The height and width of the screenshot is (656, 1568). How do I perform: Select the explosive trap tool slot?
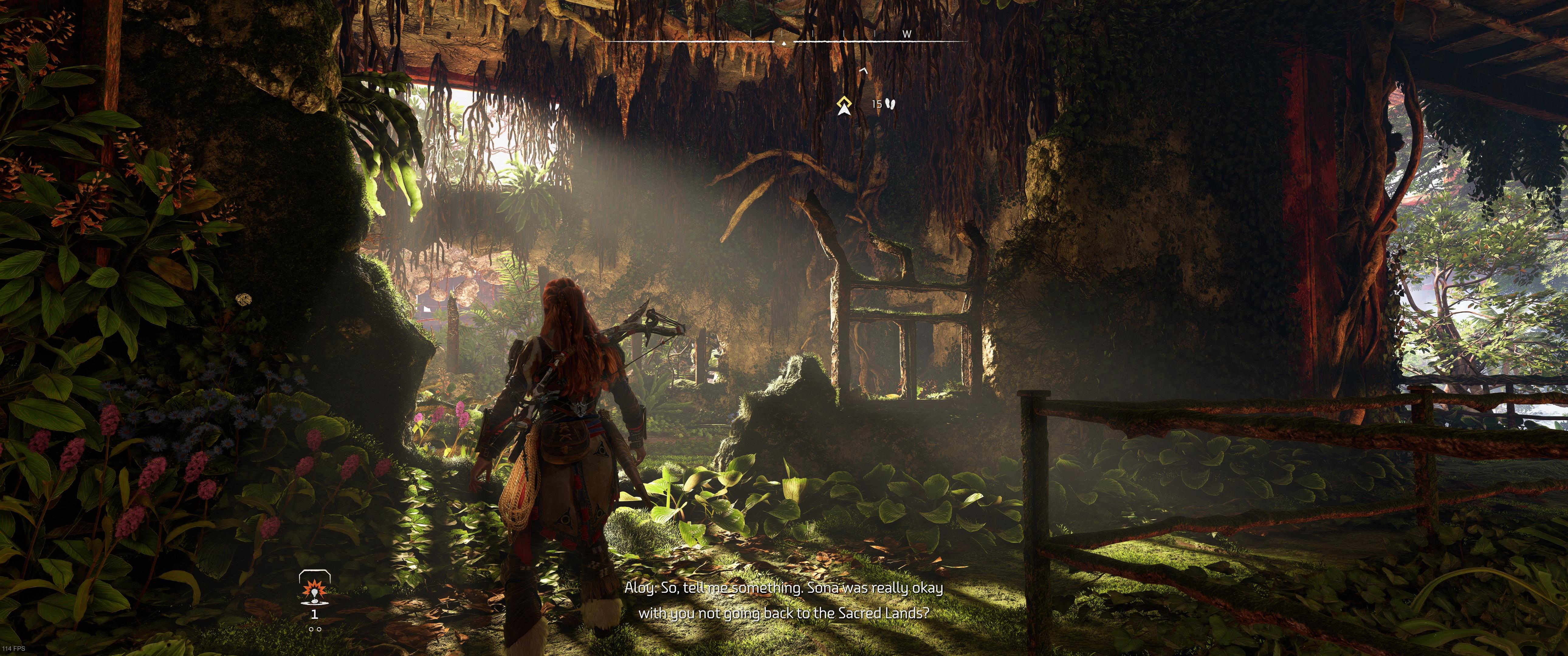click(314, 589)
